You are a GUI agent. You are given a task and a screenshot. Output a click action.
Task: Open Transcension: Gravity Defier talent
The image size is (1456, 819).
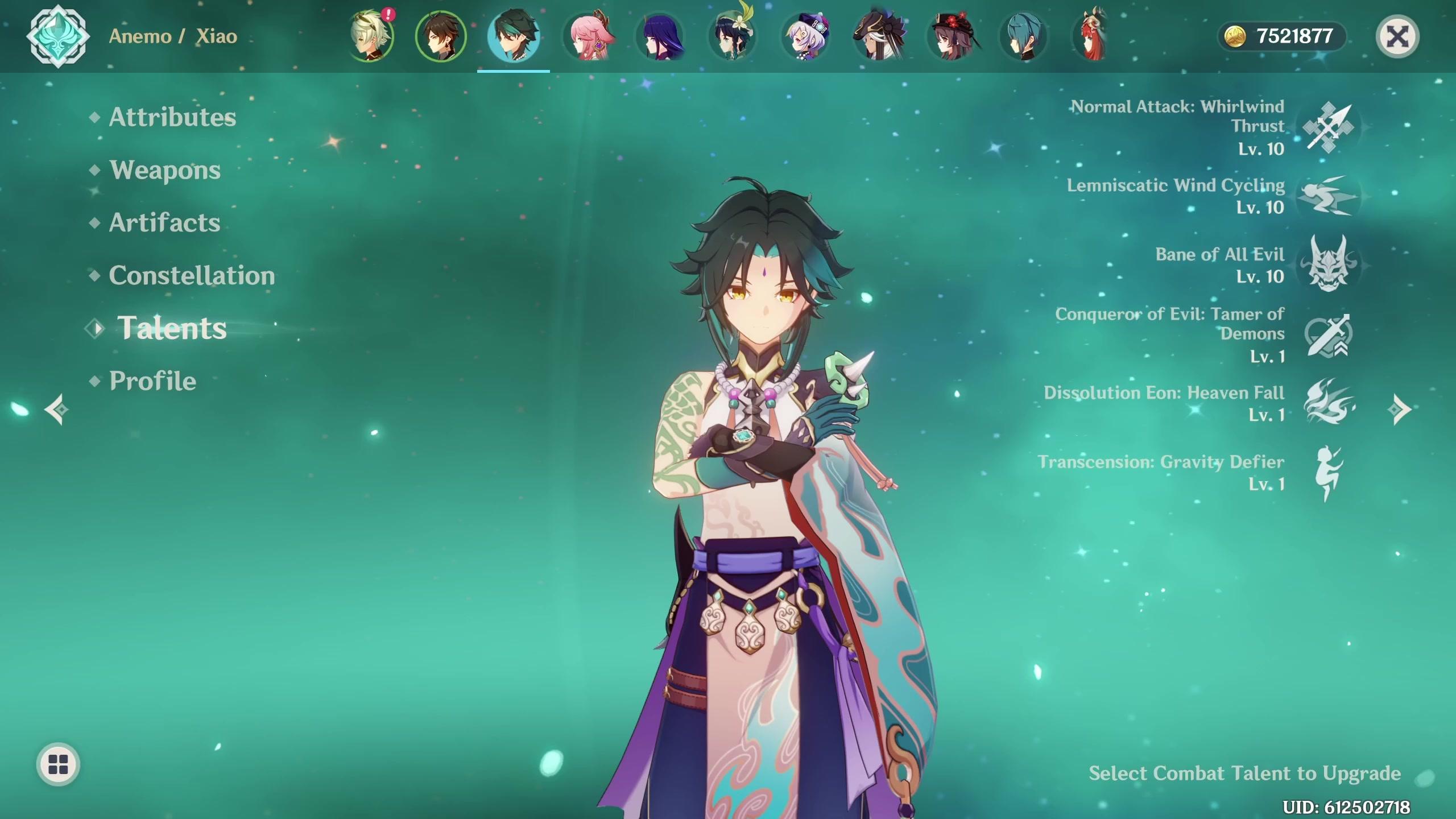(1328, 473)
